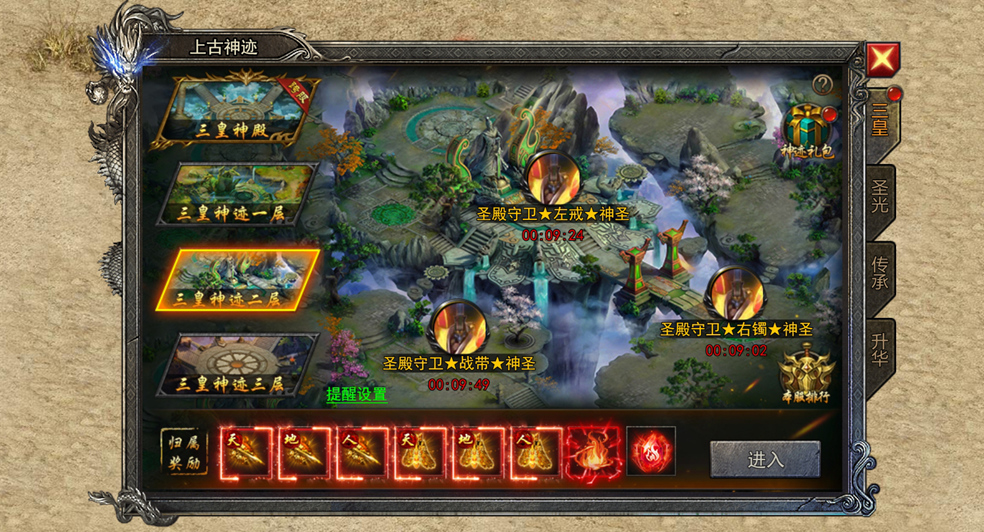Screen dimensions: 984x532
Task: Select boss 圣殿守卫★右镯★神圣 portrait
Action: [x=736, y=294]
